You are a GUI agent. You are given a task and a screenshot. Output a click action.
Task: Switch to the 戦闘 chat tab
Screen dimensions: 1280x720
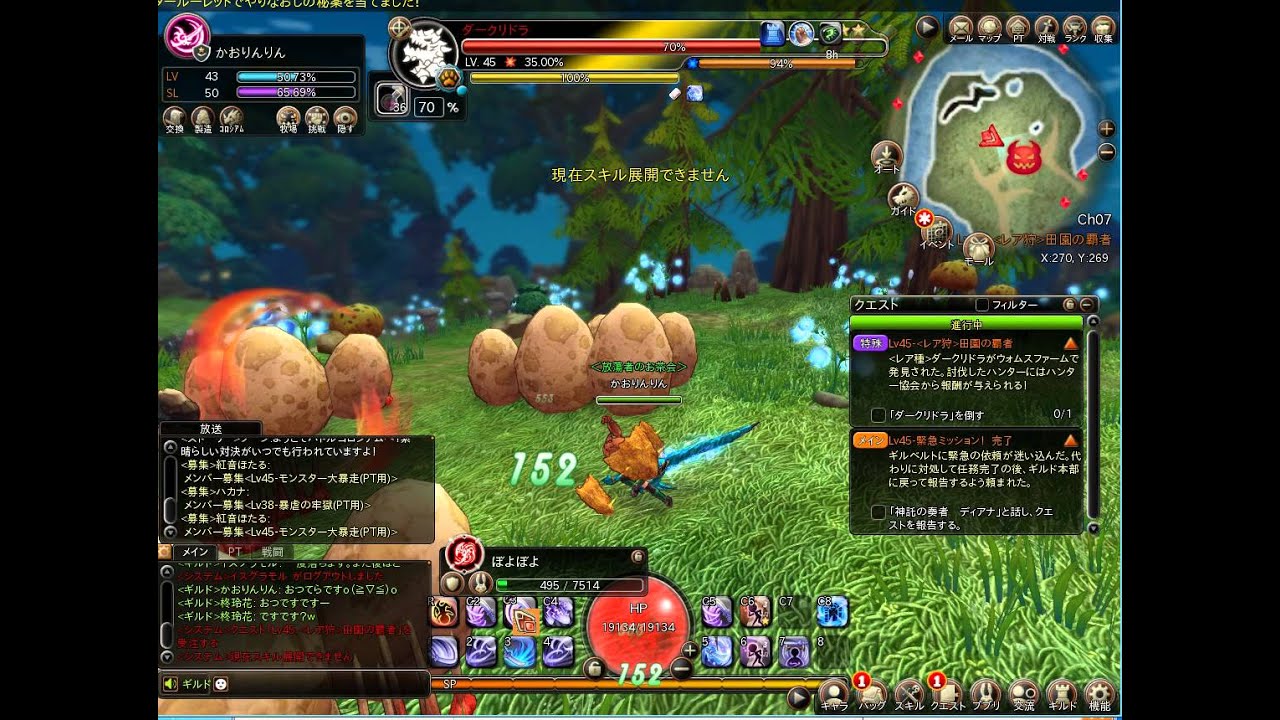coord(272,551)
